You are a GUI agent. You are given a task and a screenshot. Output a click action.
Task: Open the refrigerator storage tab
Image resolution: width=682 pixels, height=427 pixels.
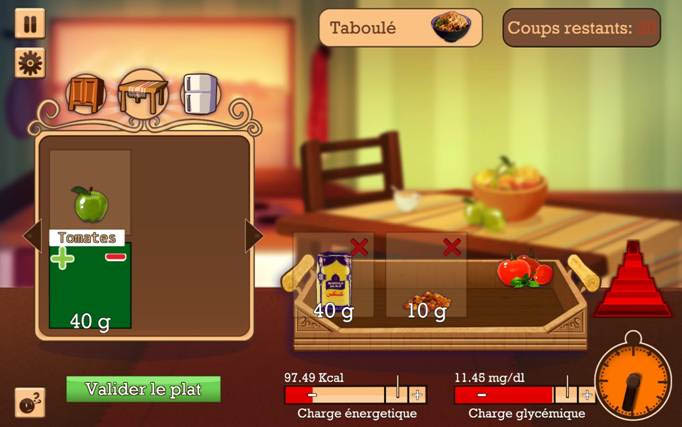200,94
